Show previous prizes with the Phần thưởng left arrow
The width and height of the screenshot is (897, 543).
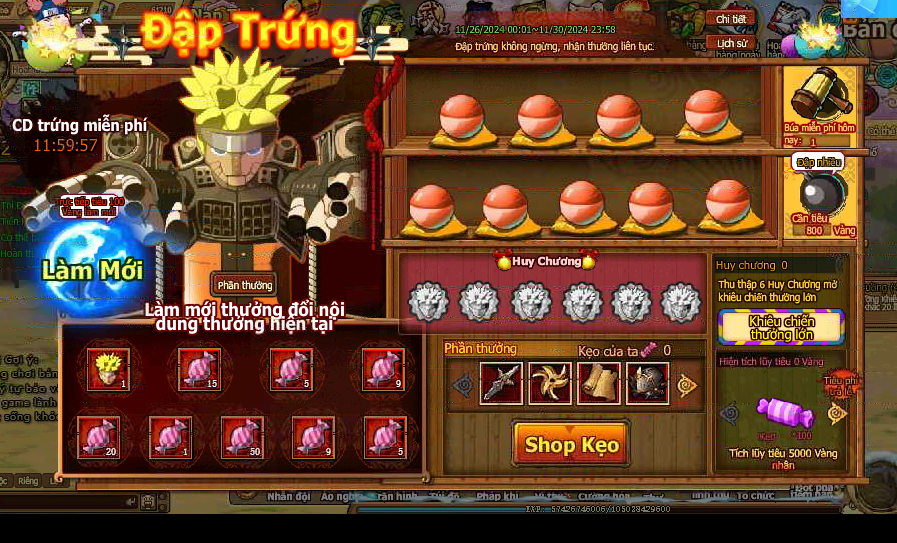click(x=462, y=385)
